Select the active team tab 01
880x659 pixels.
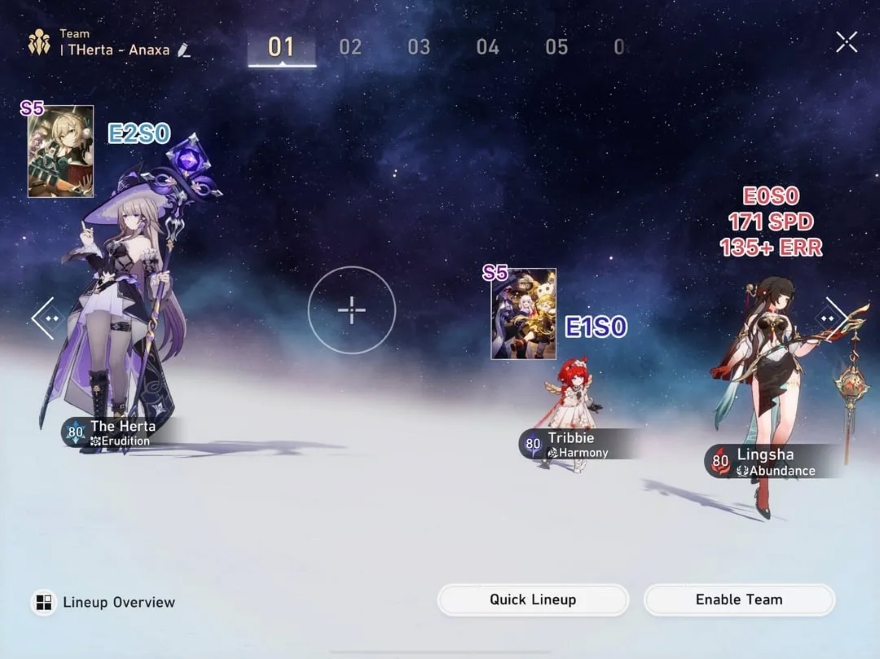282,47
